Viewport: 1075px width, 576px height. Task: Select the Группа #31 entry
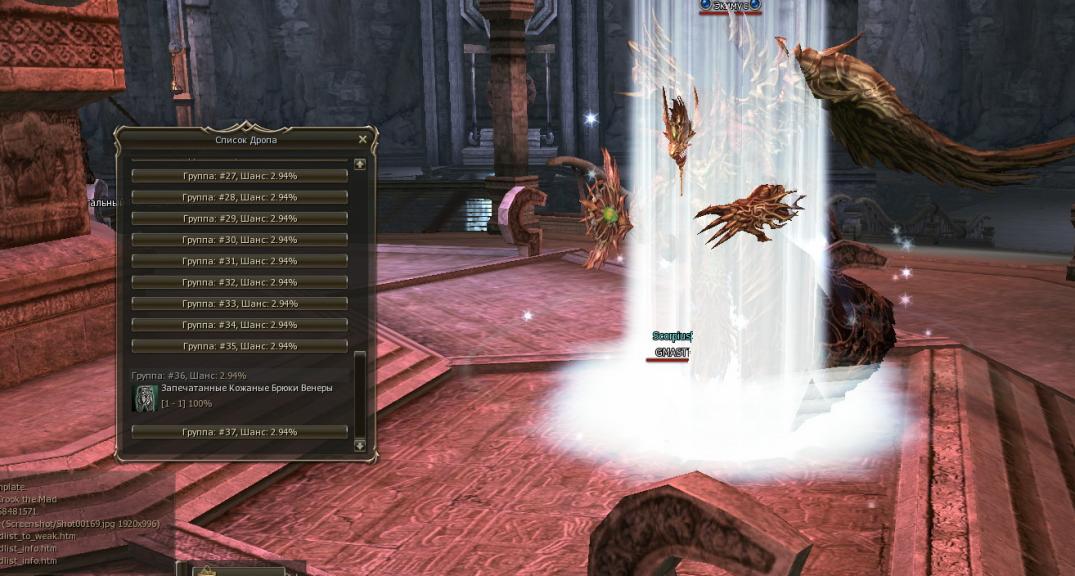[240, 261]
